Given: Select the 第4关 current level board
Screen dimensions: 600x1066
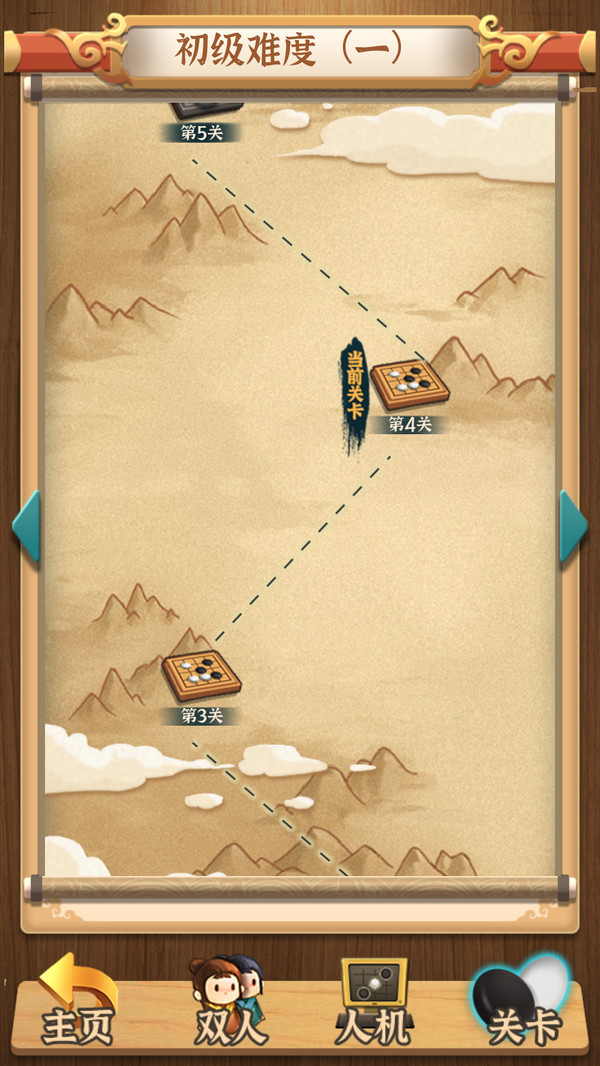Looking at the screenshot, I should 409,385.
